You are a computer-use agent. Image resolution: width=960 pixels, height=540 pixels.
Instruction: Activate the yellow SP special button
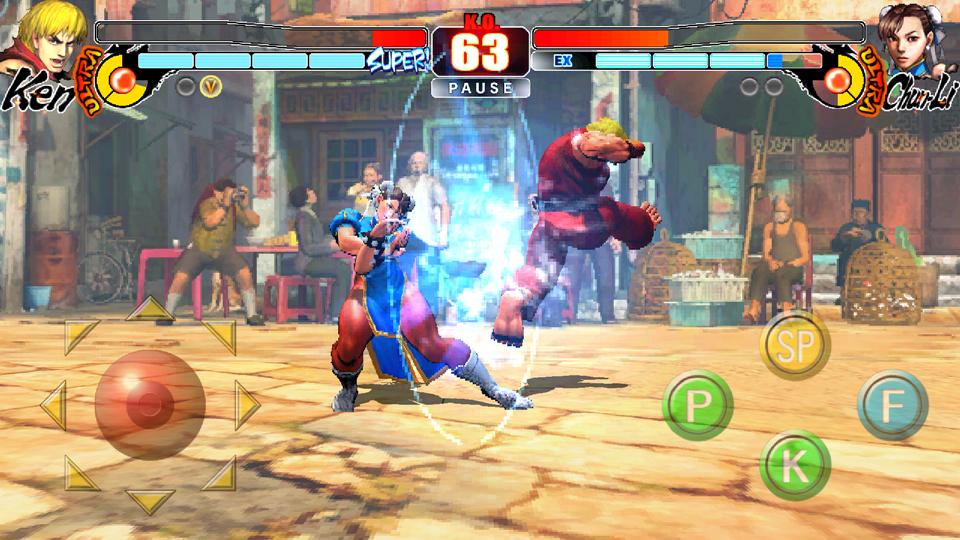click(795, 346)
